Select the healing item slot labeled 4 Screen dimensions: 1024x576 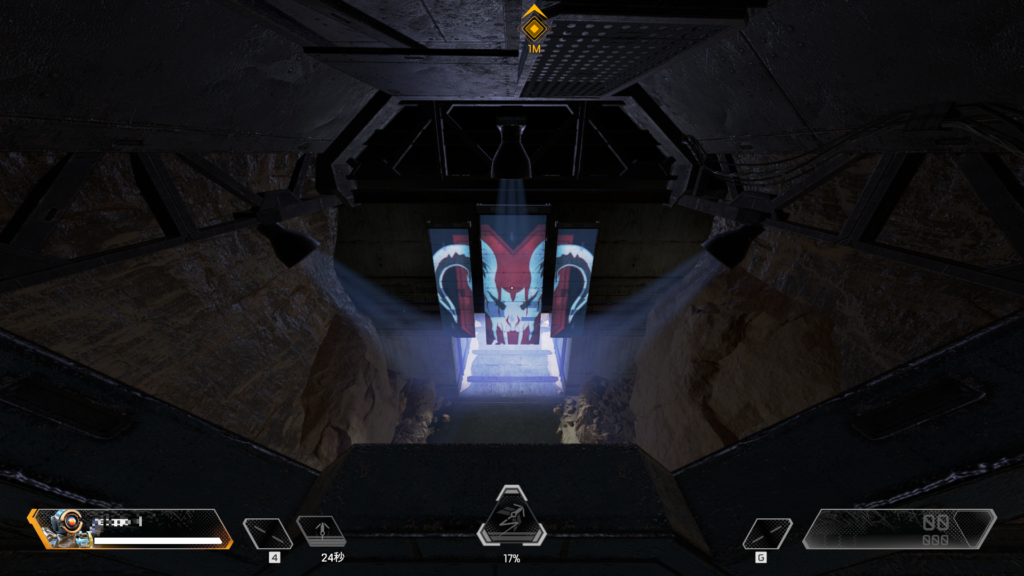tap(268, 533)
